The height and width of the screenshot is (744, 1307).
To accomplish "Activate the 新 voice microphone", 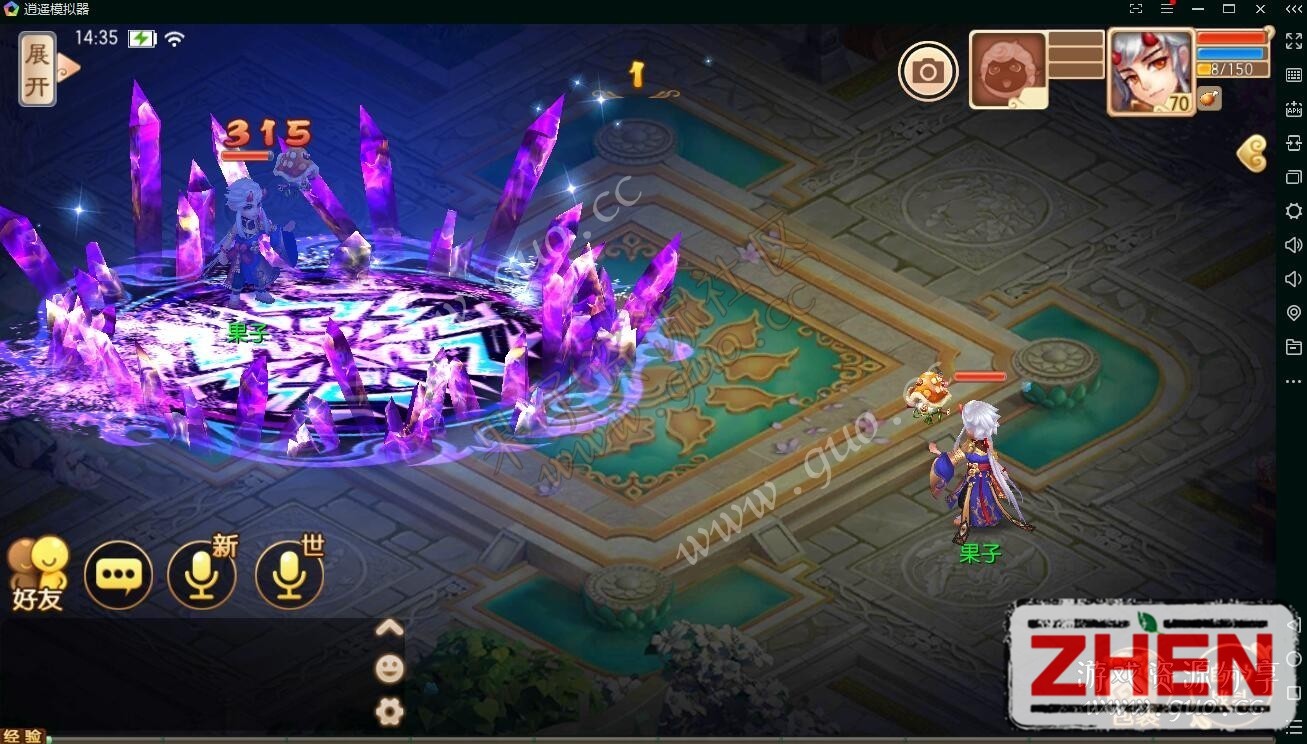I will pyautogui.click(x=202, y=575).
